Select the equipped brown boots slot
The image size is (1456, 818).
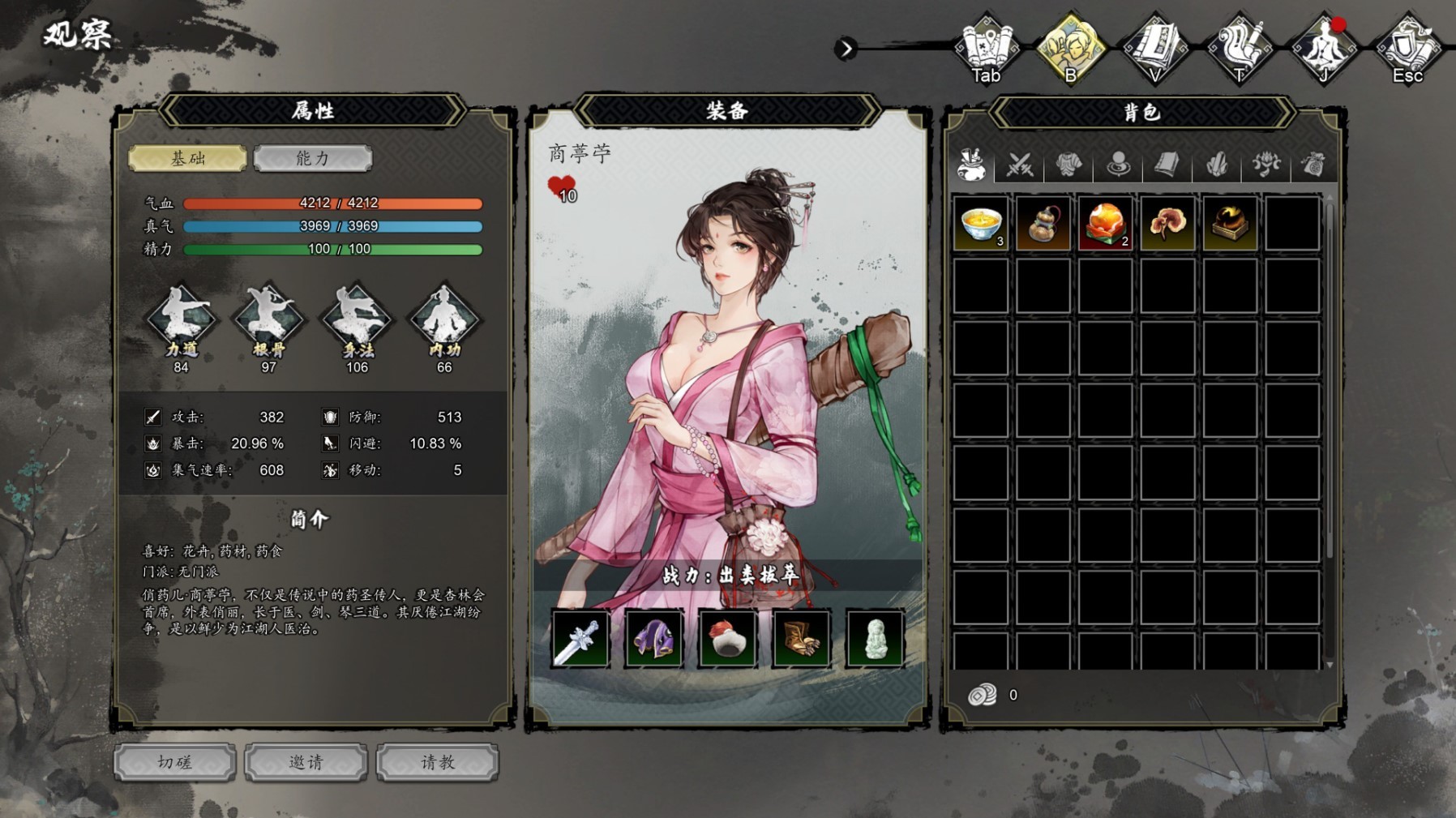pyautogui.click(x=801, y=639)
